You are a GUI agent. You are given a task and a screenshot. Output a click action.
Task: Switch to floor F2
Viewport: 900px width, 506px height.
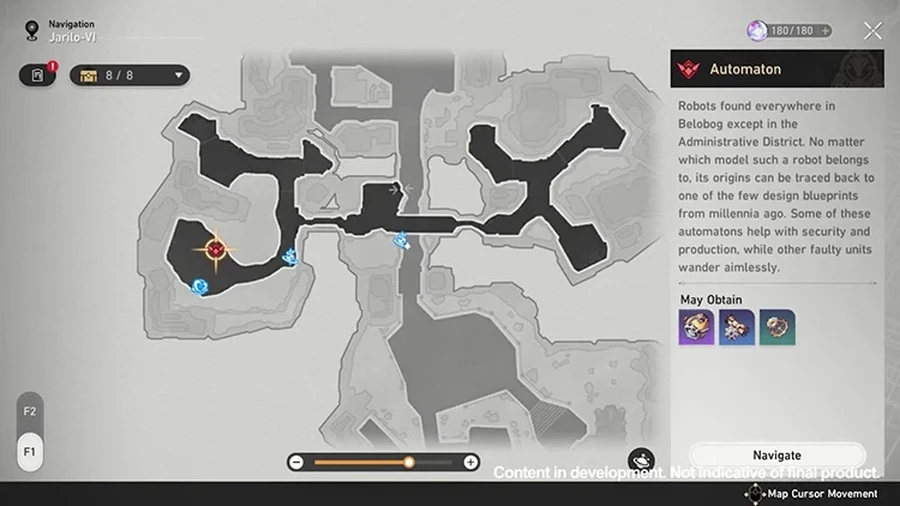click(30, 411)
